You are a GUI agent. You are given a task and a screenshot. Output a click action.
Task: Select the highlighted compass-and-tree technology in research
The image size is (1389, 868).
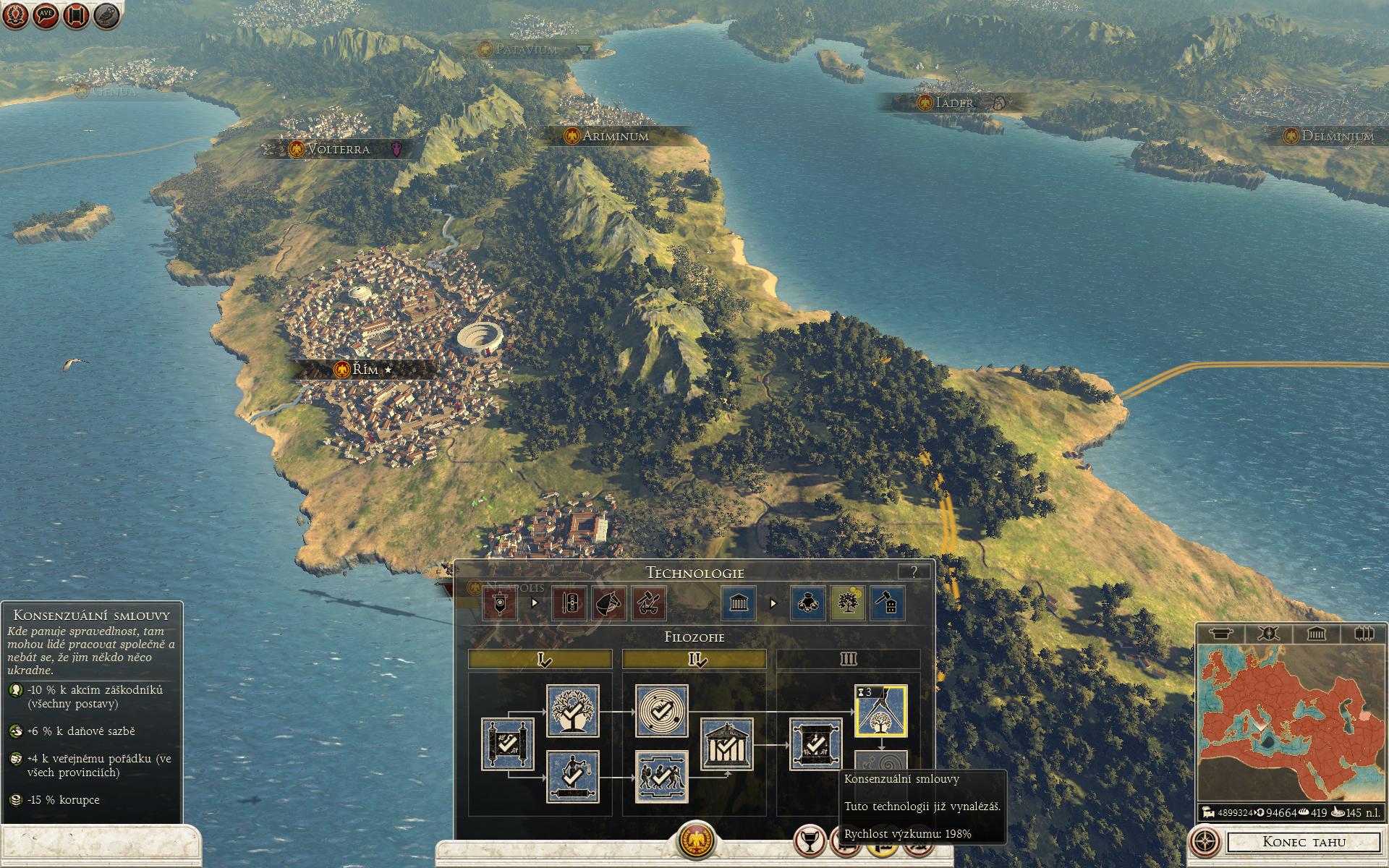881,711
